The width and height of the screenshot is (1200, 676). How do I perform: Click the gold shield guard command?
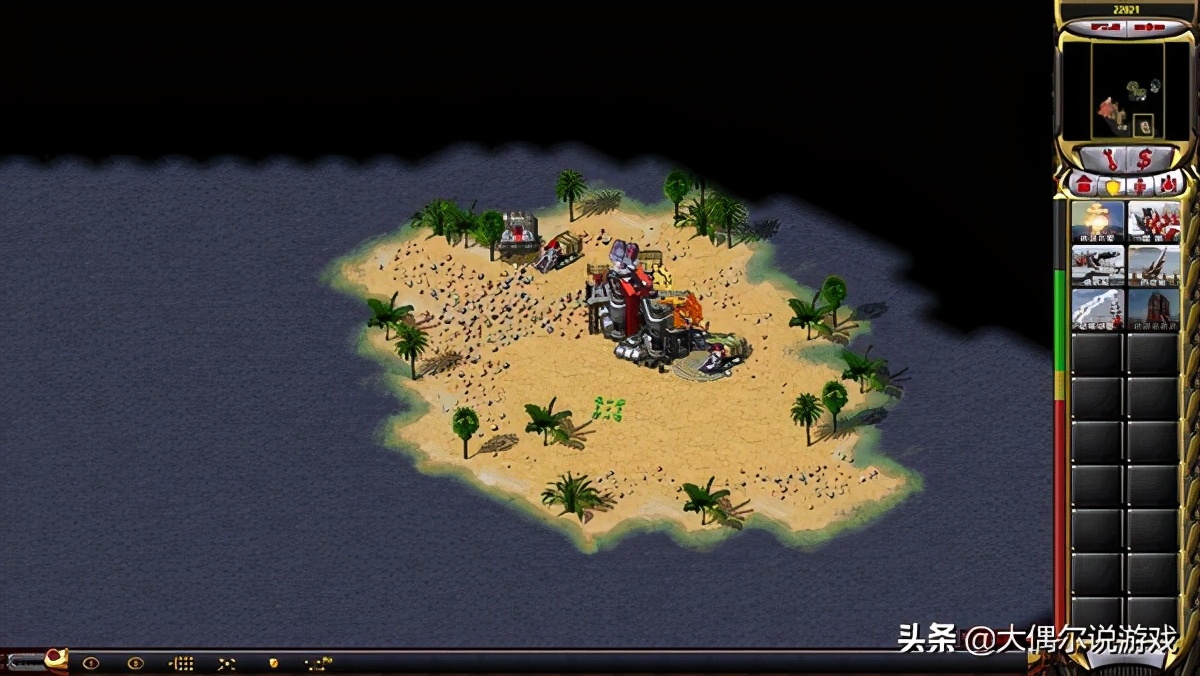(272, 662)
